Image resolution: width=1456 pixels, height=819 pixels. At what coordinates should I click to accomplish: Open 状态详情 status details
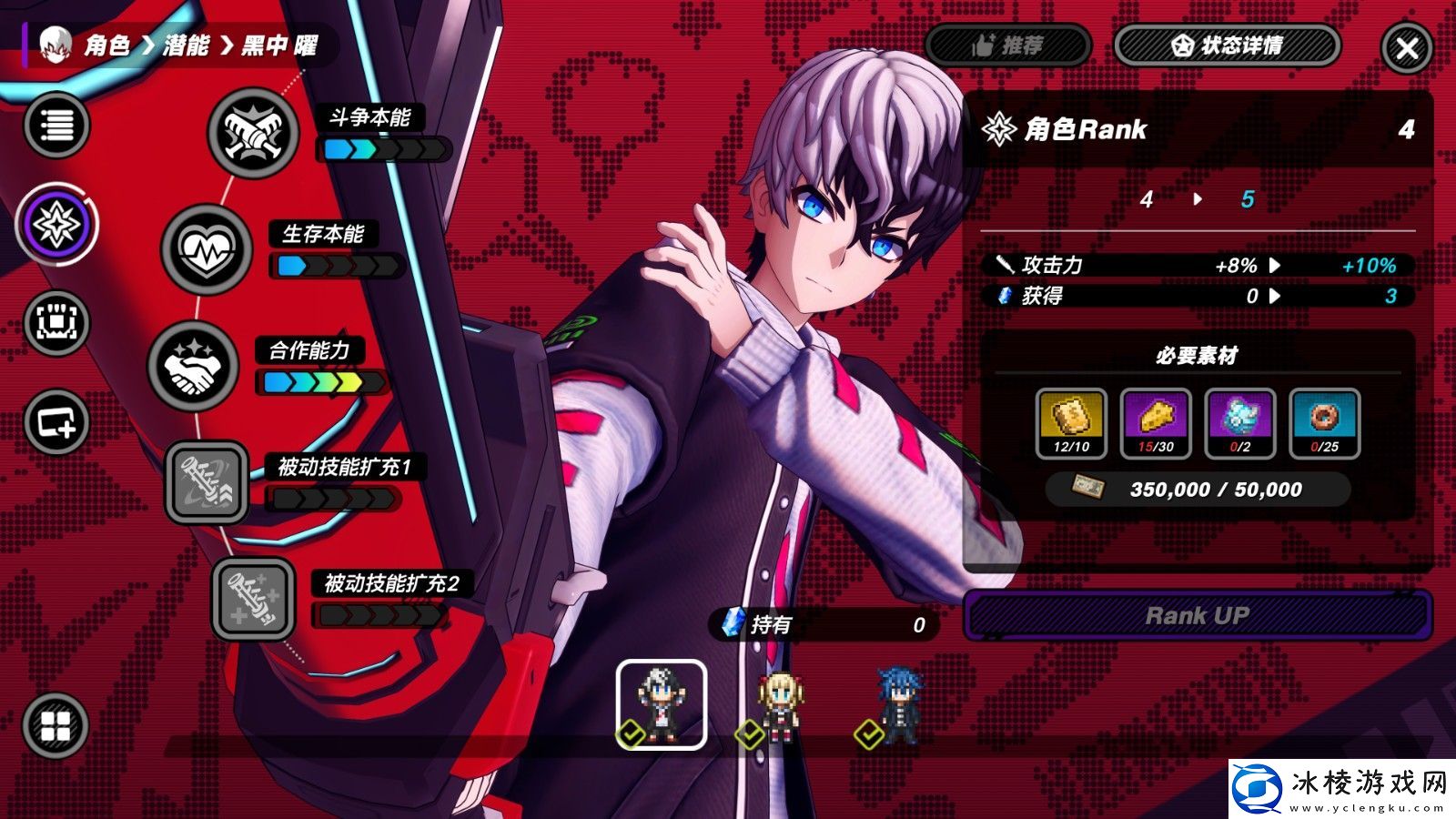pos(1227,45)
